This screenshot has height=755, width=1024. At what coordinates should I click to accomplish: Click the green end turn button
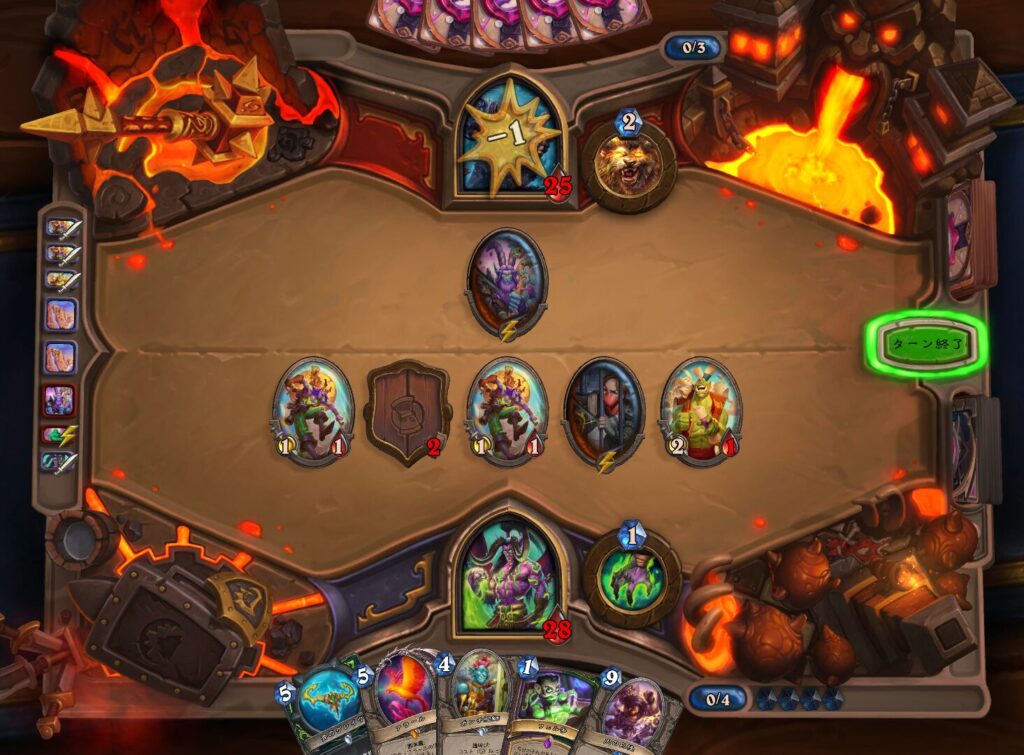tap(925, 343)
